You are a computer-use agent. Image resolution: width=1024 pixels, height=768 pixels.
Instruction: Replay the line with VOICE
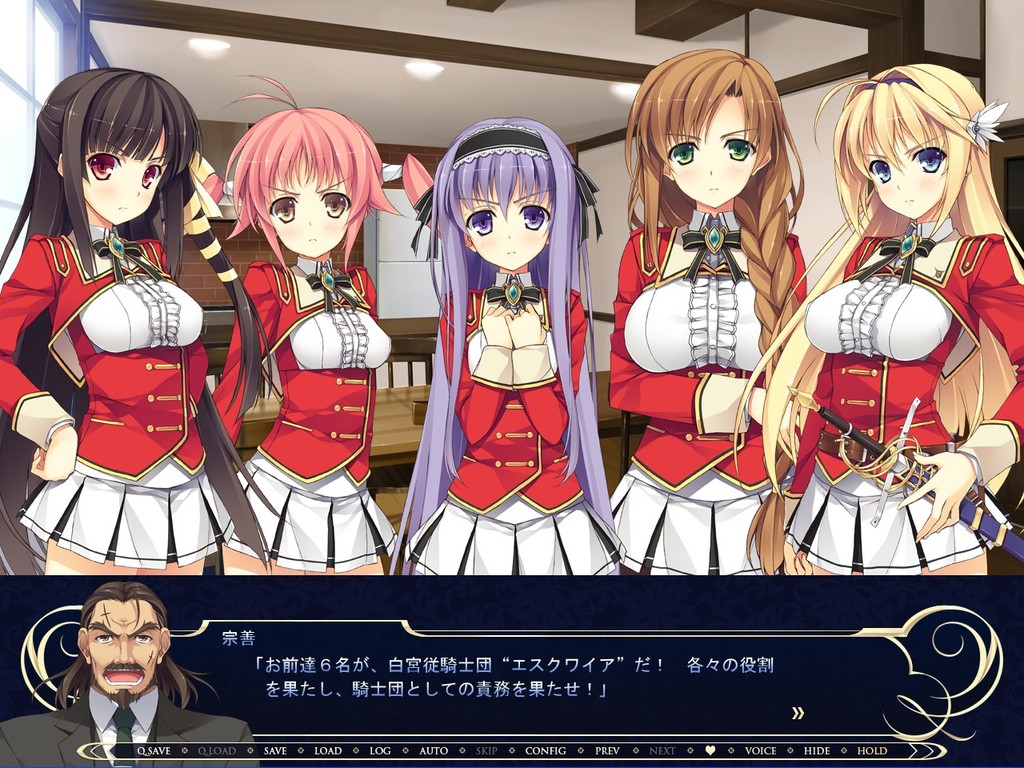tap(760, 750)
